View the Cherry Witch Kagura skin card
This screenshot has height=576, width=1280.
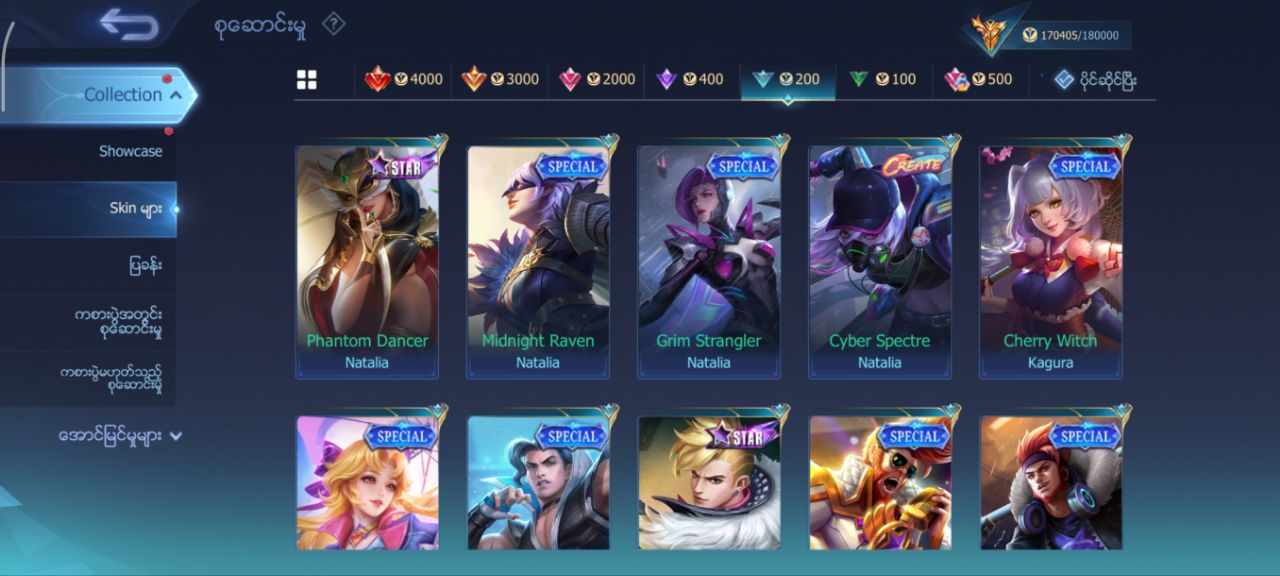click(1051, 260)
